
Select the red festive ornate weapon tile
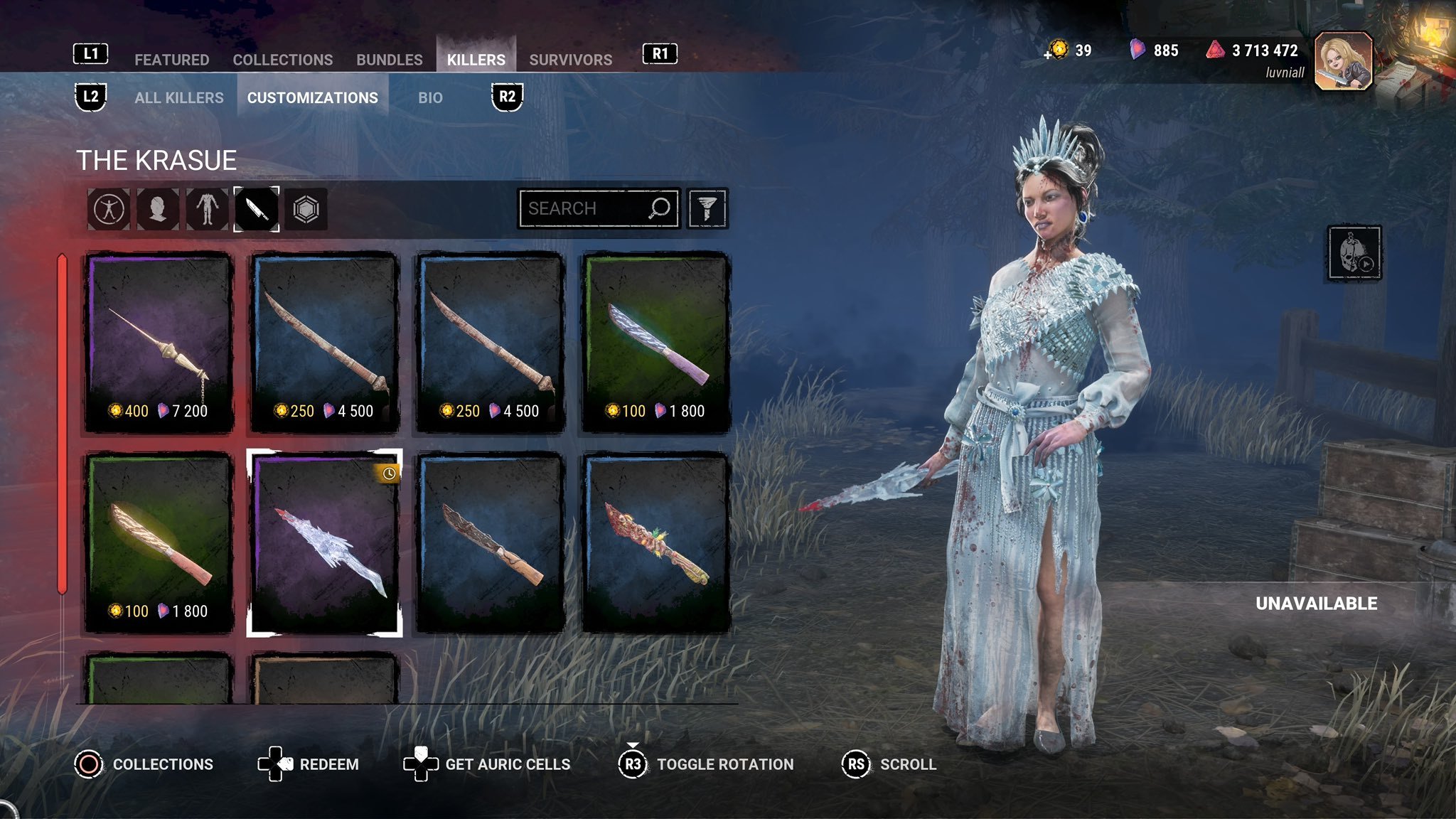[x=655, y=542]
